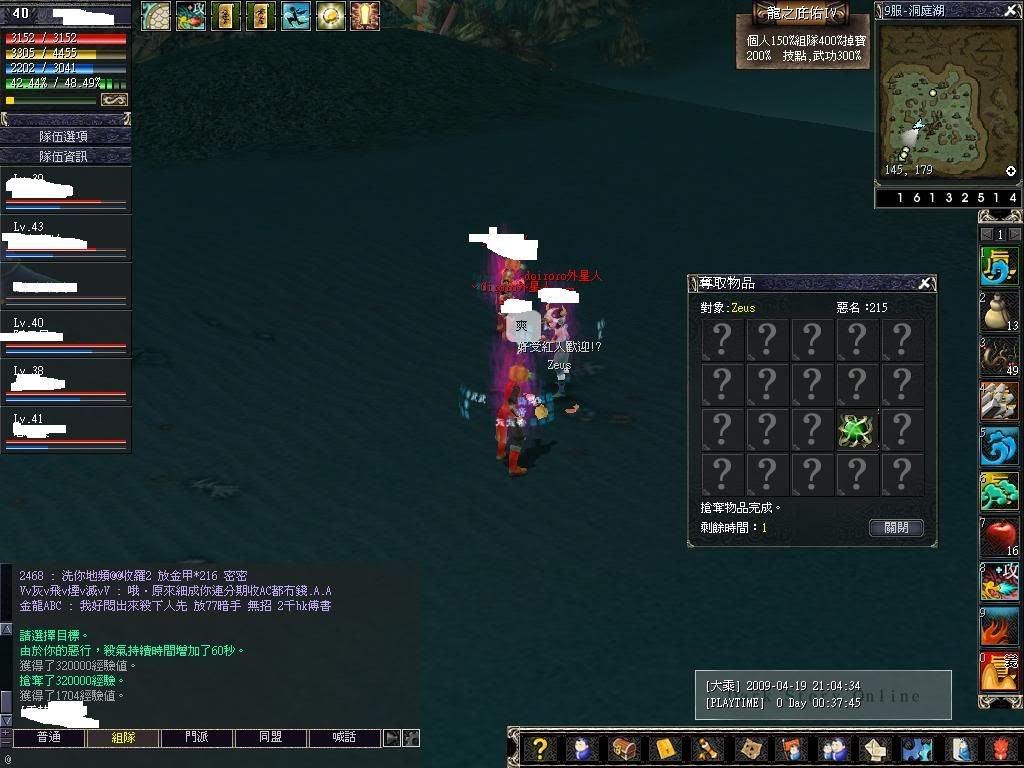Open the yellow question mark help menu
Screen dimensions: 1024x768
(x=540, y=748)
